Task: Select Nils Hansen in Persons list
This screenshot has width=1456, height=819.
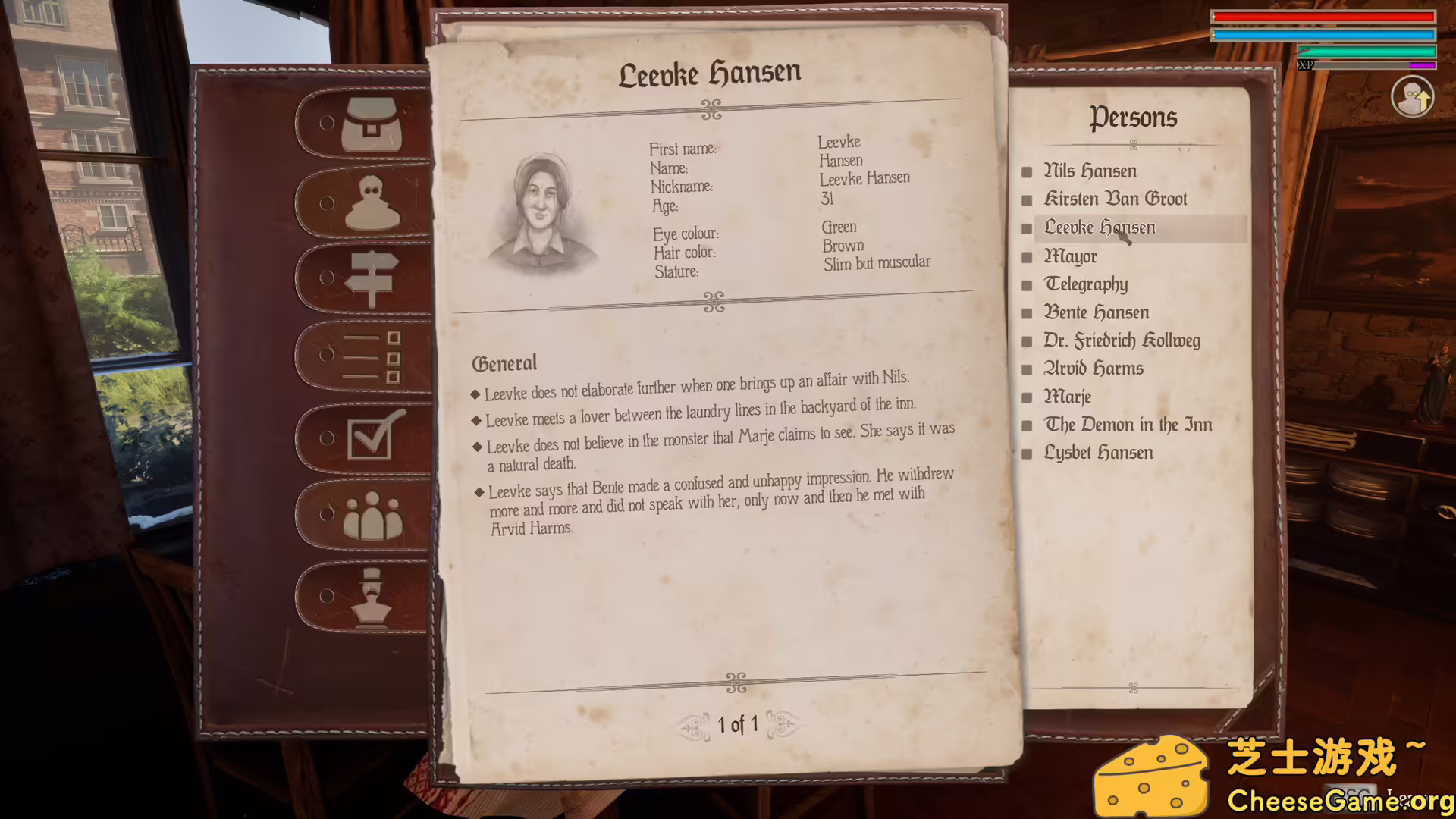Action: [1090, 171]
